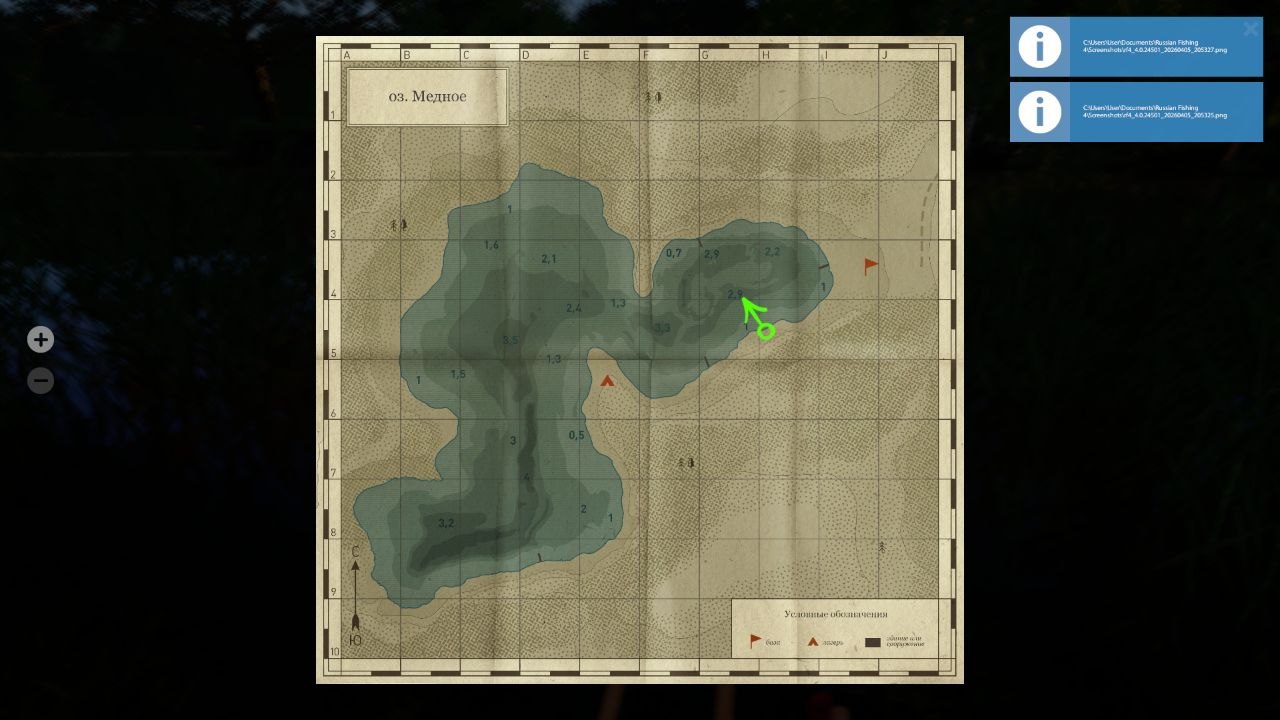
Task: Click the zoom in plus control
Action: (x=40, y=339)
